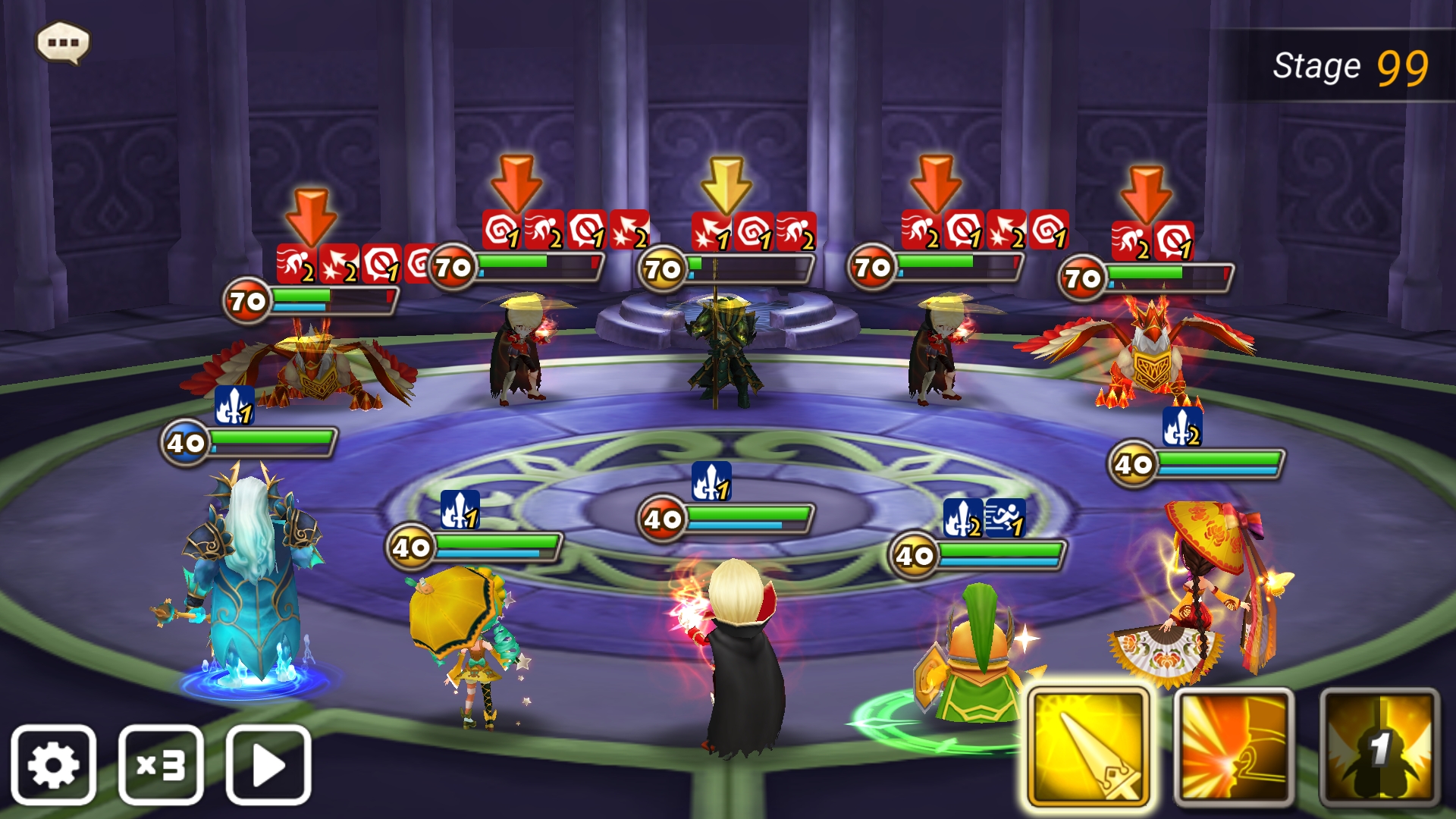Viewport: 1456px width, 819px height.
Task: Choose the orange burst skill icon
Action: [1234, 748]
